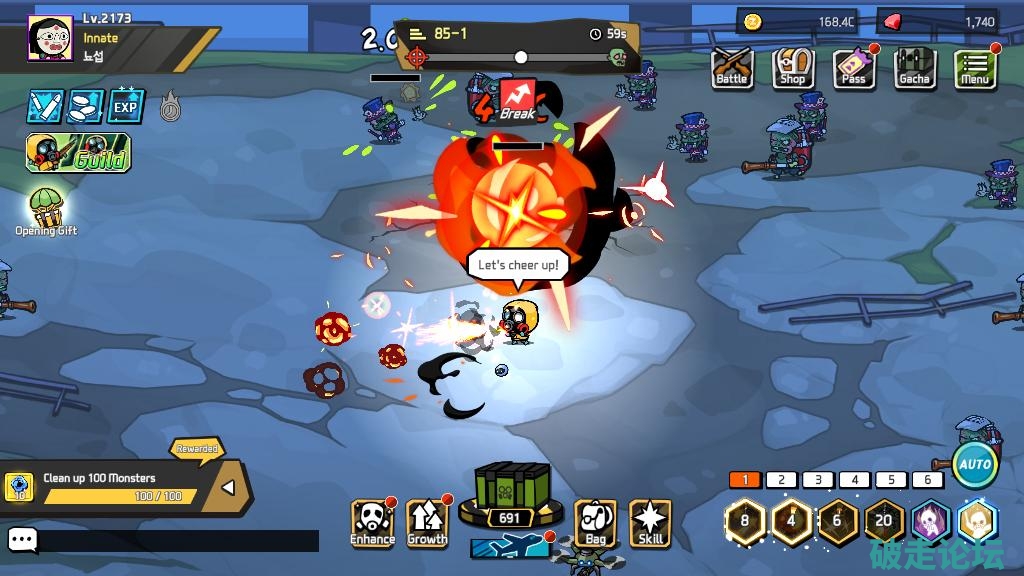Switch to skill preset 2

pos(781,480)
